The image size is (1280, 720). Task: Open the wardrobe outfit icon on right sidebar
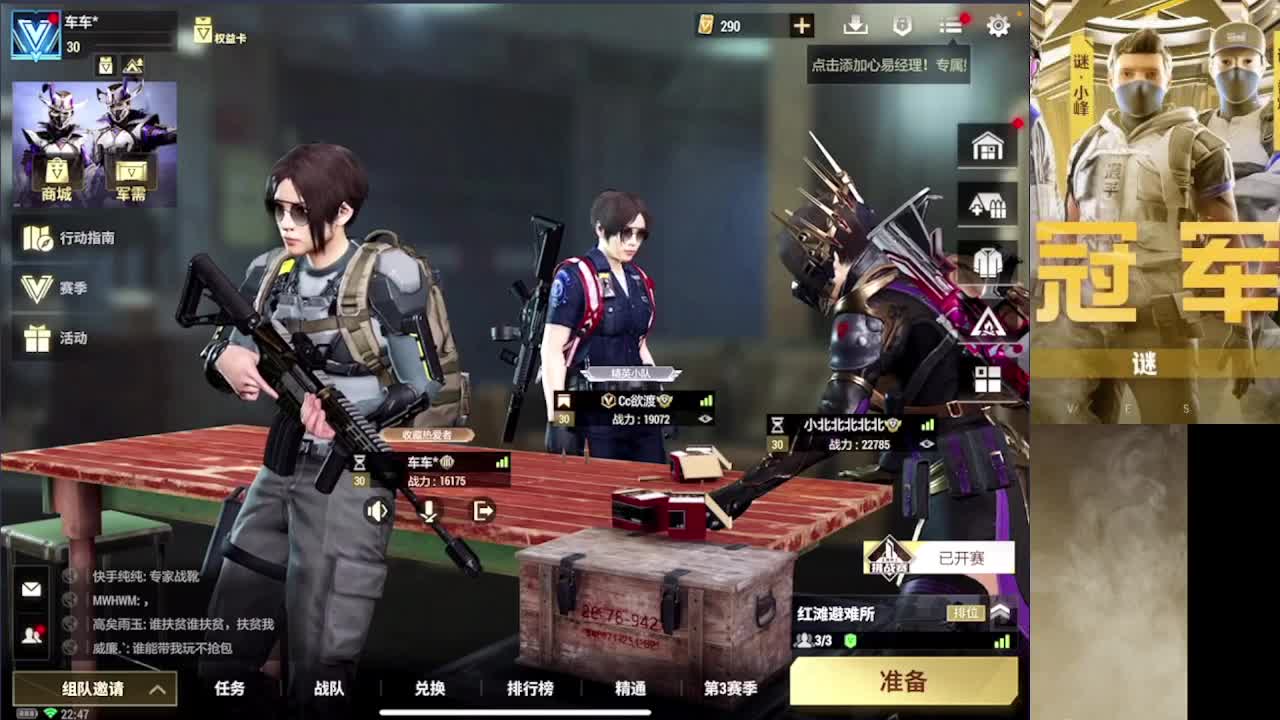click(988, 262)
